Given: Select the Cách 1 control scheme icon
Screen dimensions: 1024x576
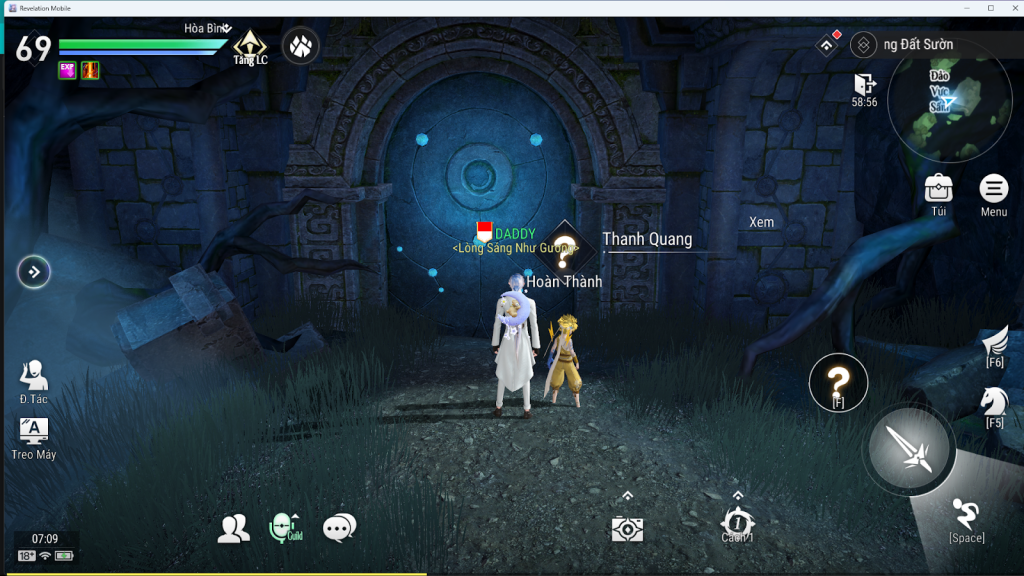Looking at the screenshot, I should pos(737,522).
